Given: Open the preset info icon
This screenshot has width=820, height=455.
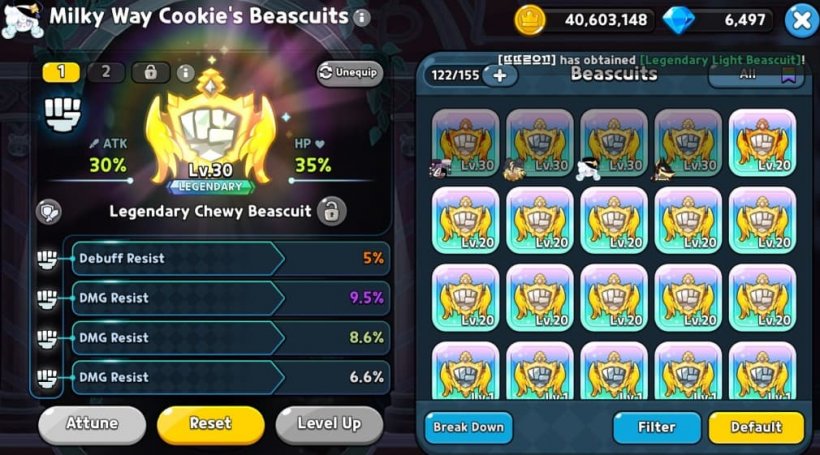Looking at the screenshot, I should point(185,73).
